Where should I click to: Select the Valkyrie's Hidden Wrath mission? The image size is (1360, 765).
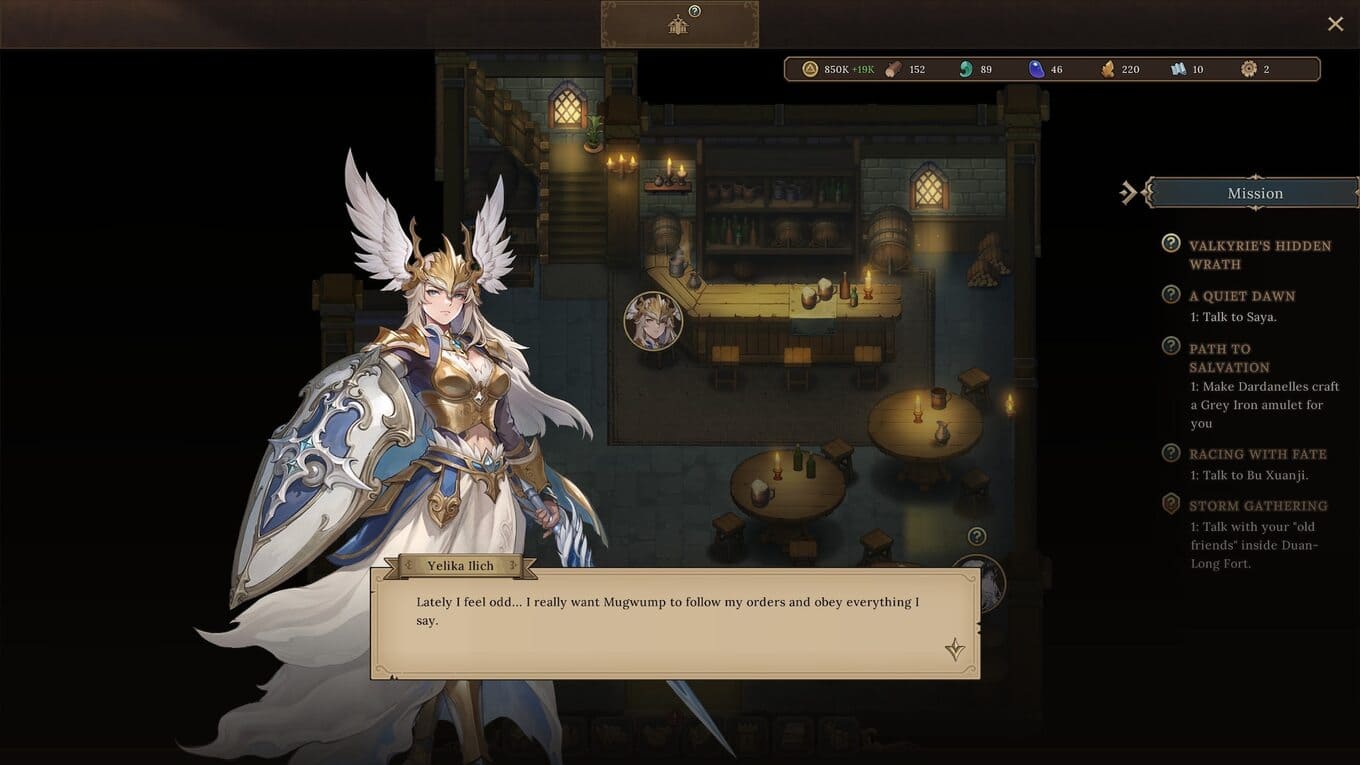pyautogui.click(x=1259, y=254)
